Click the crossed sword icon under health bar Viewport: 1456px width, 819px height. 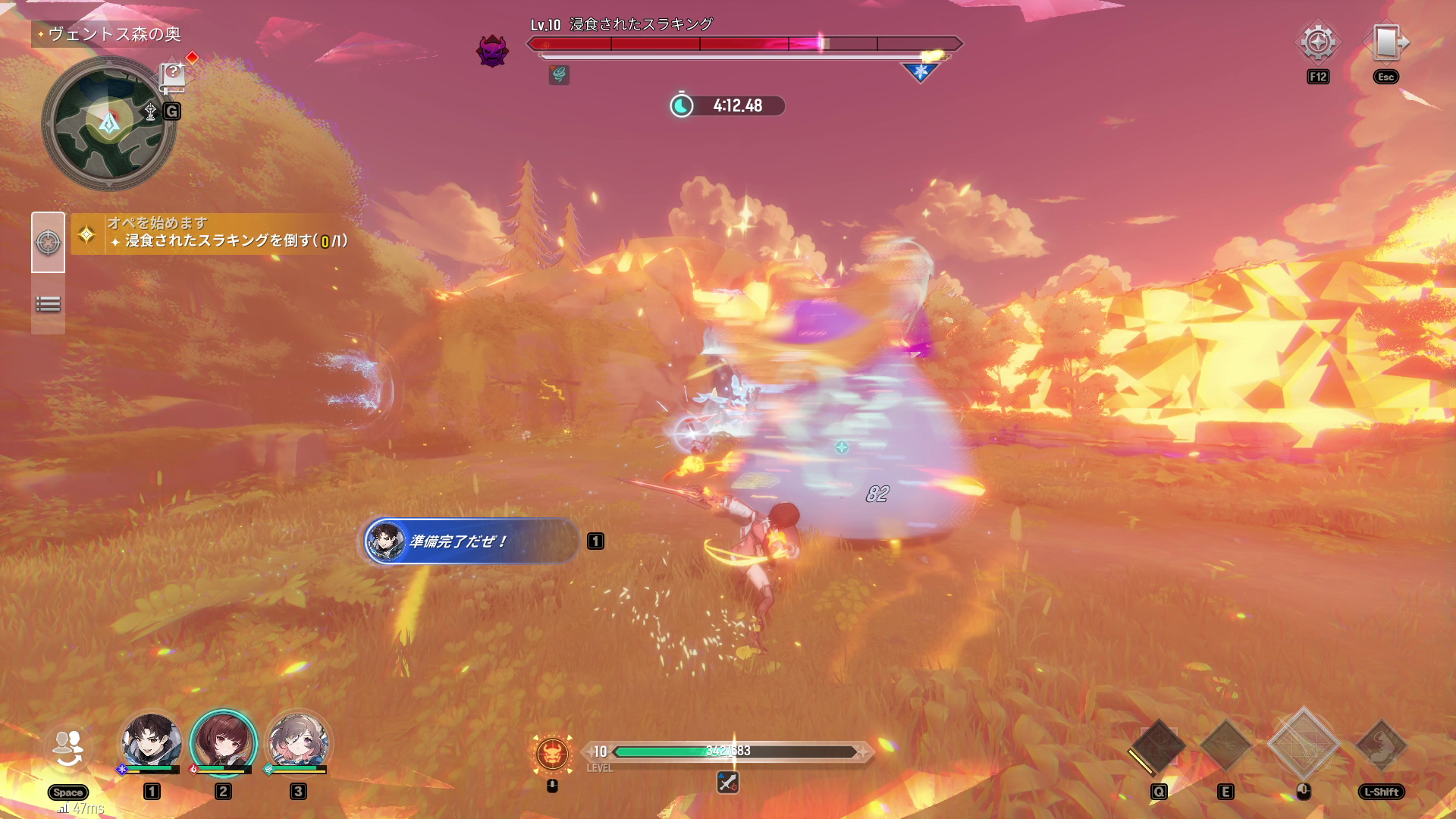727,782
